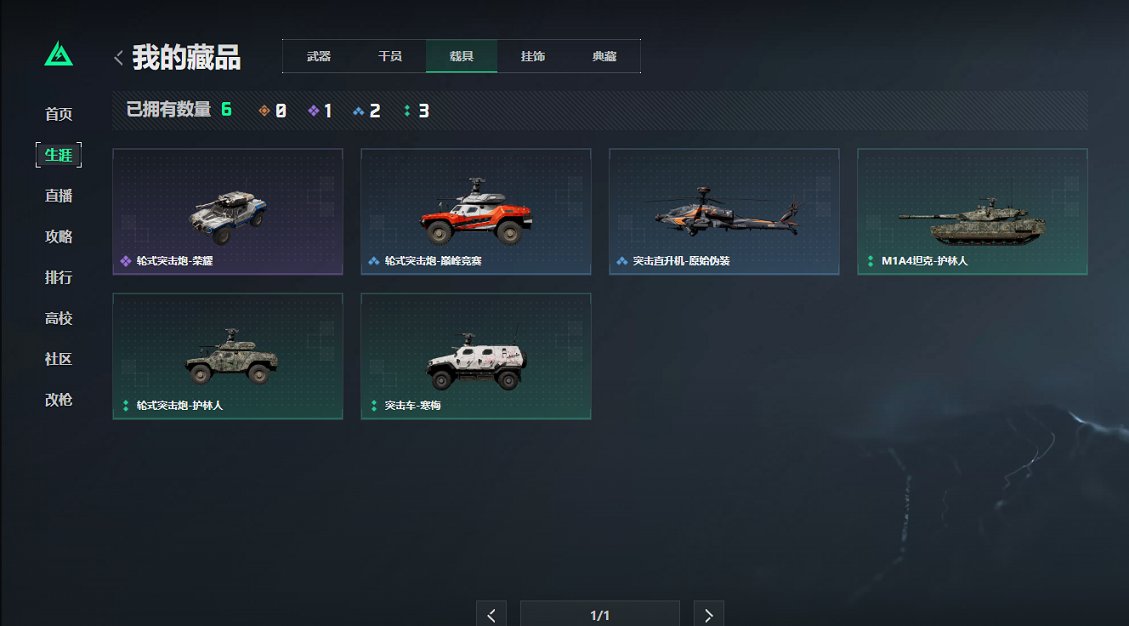1129x626 pixels.
Task: Select the M1A4坦克-护林人 tank card
Action: [x=972, y=212]
